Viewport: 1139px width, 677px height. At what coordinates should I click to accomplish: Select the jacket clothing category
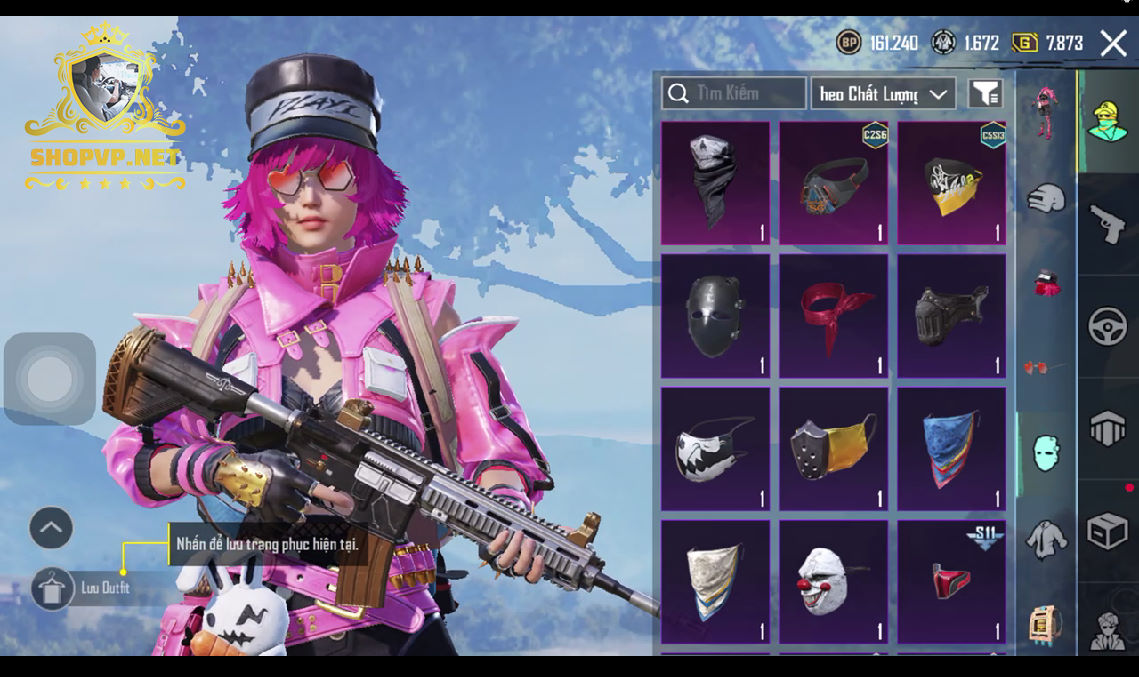tap(1046, 539)
